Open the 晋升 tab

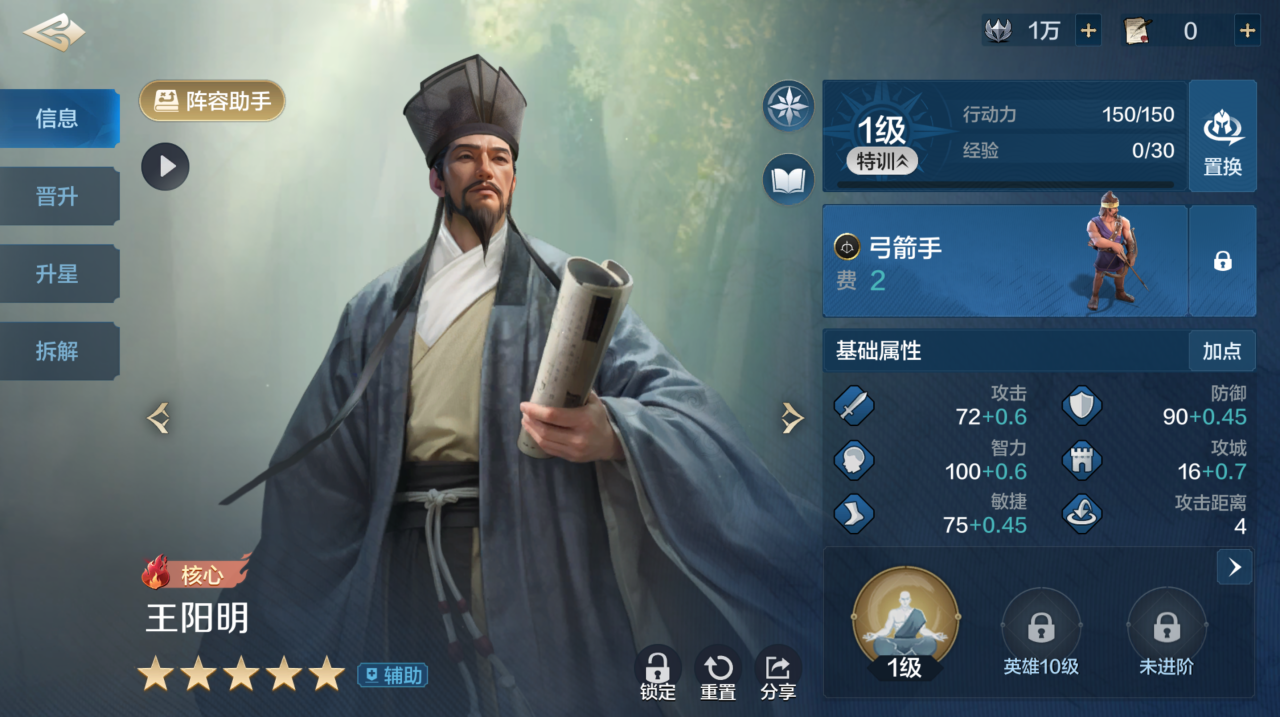pos(58,196)
